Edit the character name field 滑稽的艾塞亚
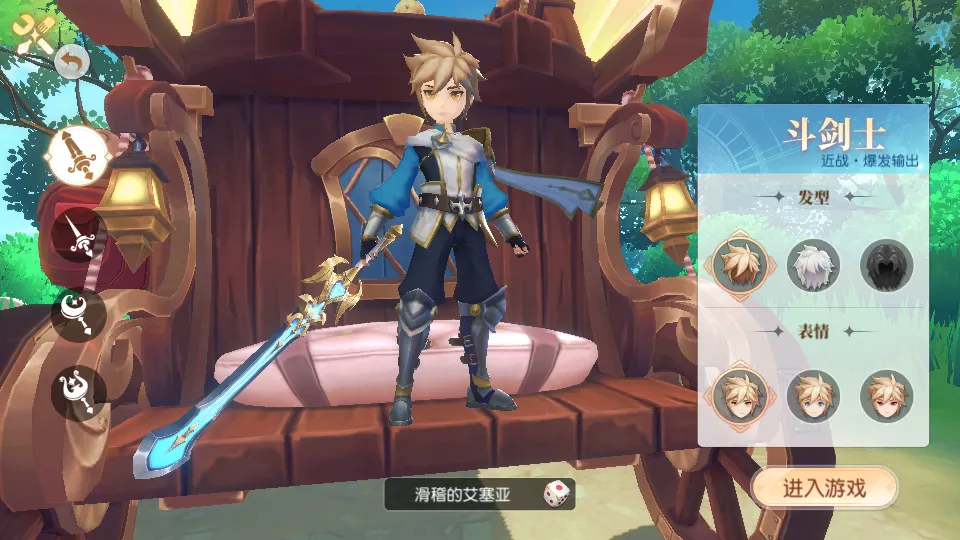 point(463,493)
